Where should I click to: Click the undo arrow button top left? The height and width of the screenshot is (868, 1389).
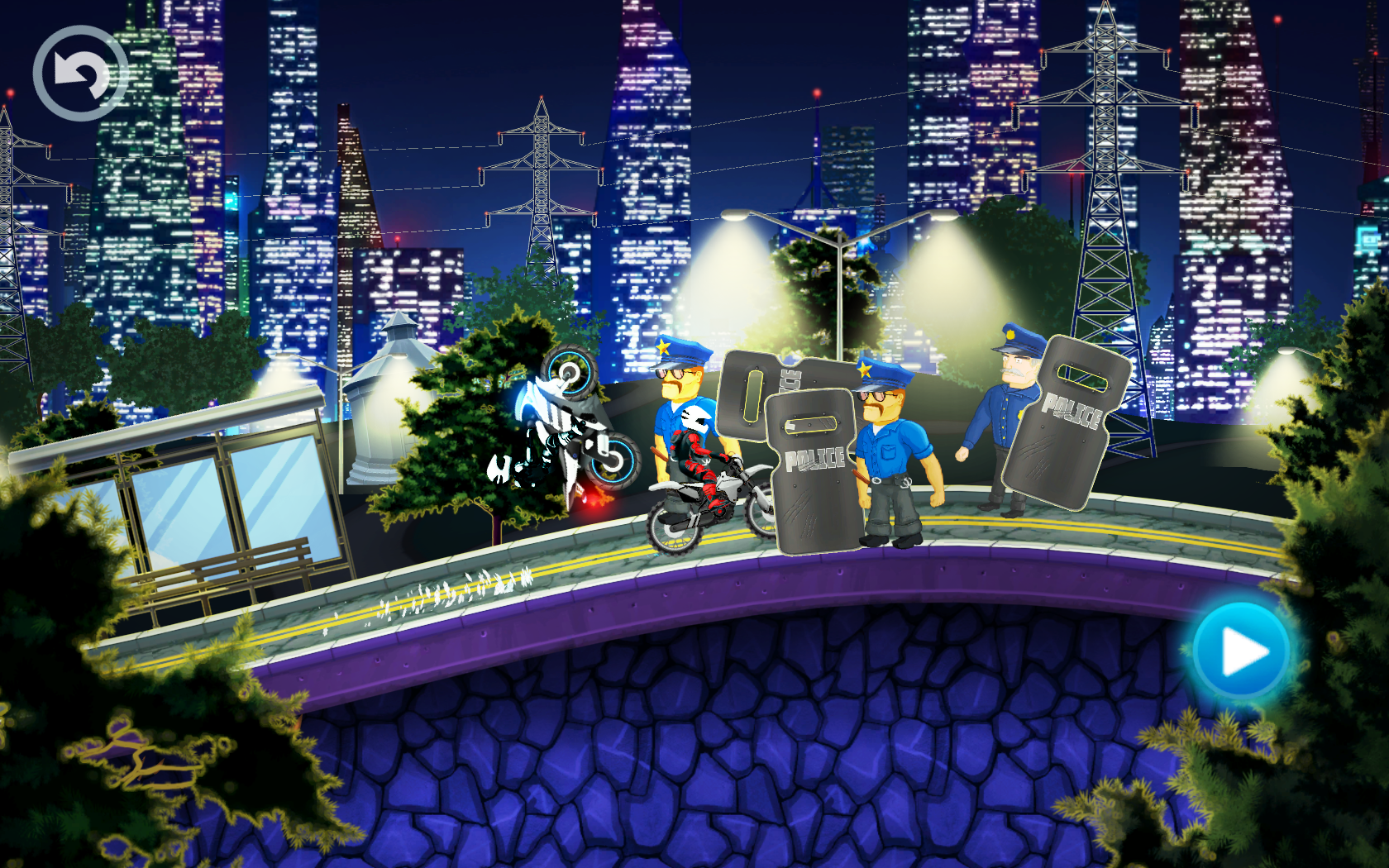coord(79,73)
